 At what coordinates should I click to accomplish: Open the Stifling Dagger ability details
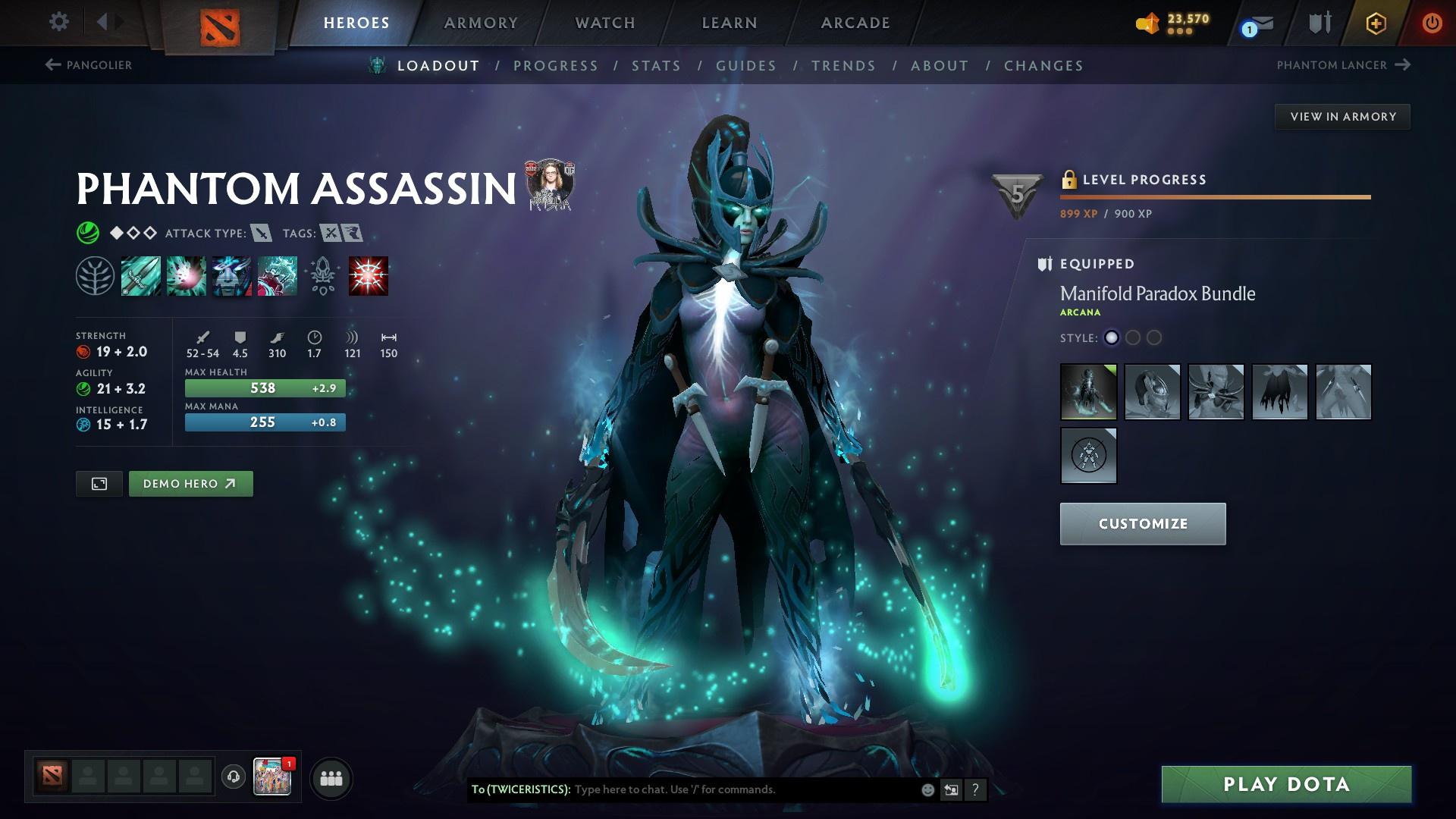pos(140,275)
